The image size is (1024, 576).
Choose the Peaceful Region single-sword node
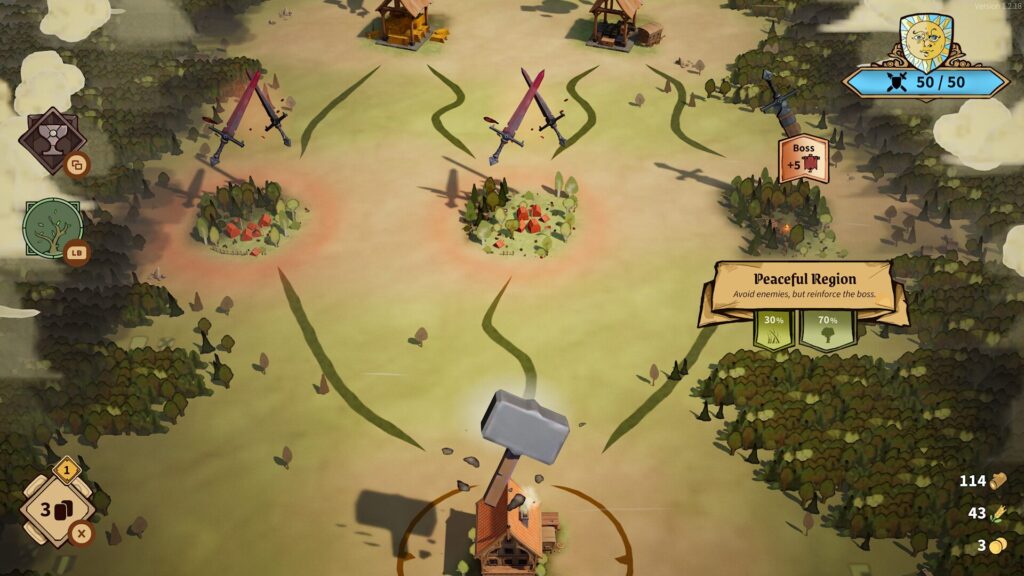781,105
